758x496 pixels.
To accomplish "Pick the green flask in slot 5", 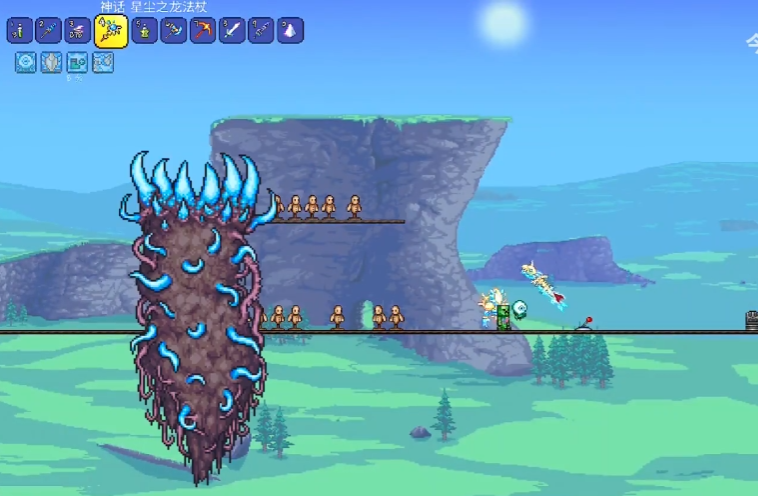I will click(x=144, y=31).
